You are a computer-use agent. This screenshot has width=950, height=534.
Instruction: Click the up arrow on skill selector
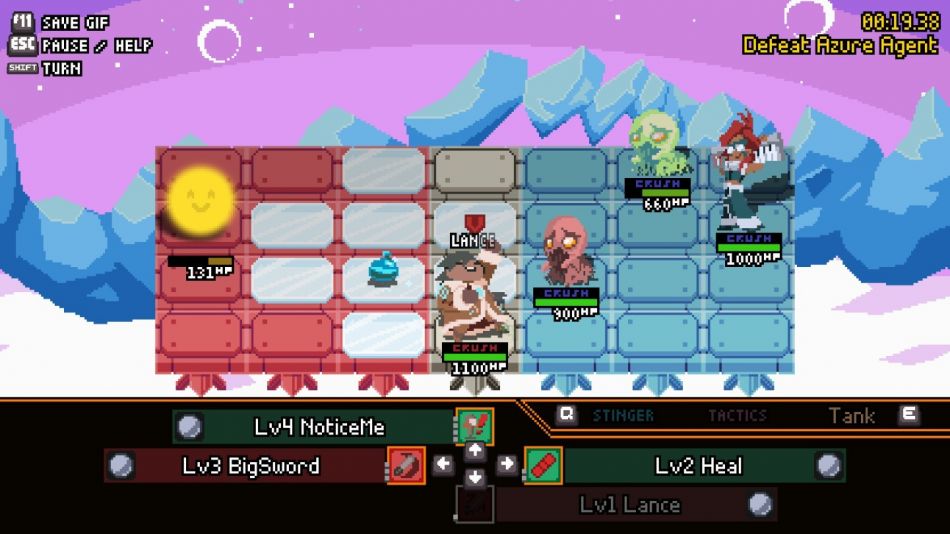(475, 449)
